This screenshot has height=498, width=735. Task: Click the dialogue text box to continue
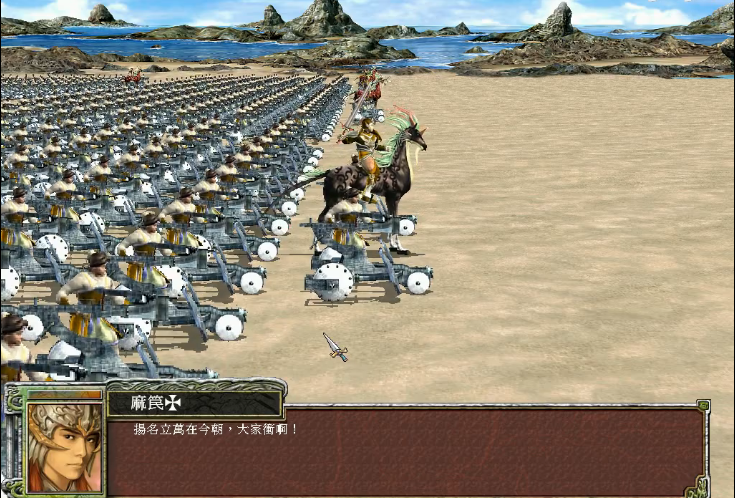click(405, 452)
